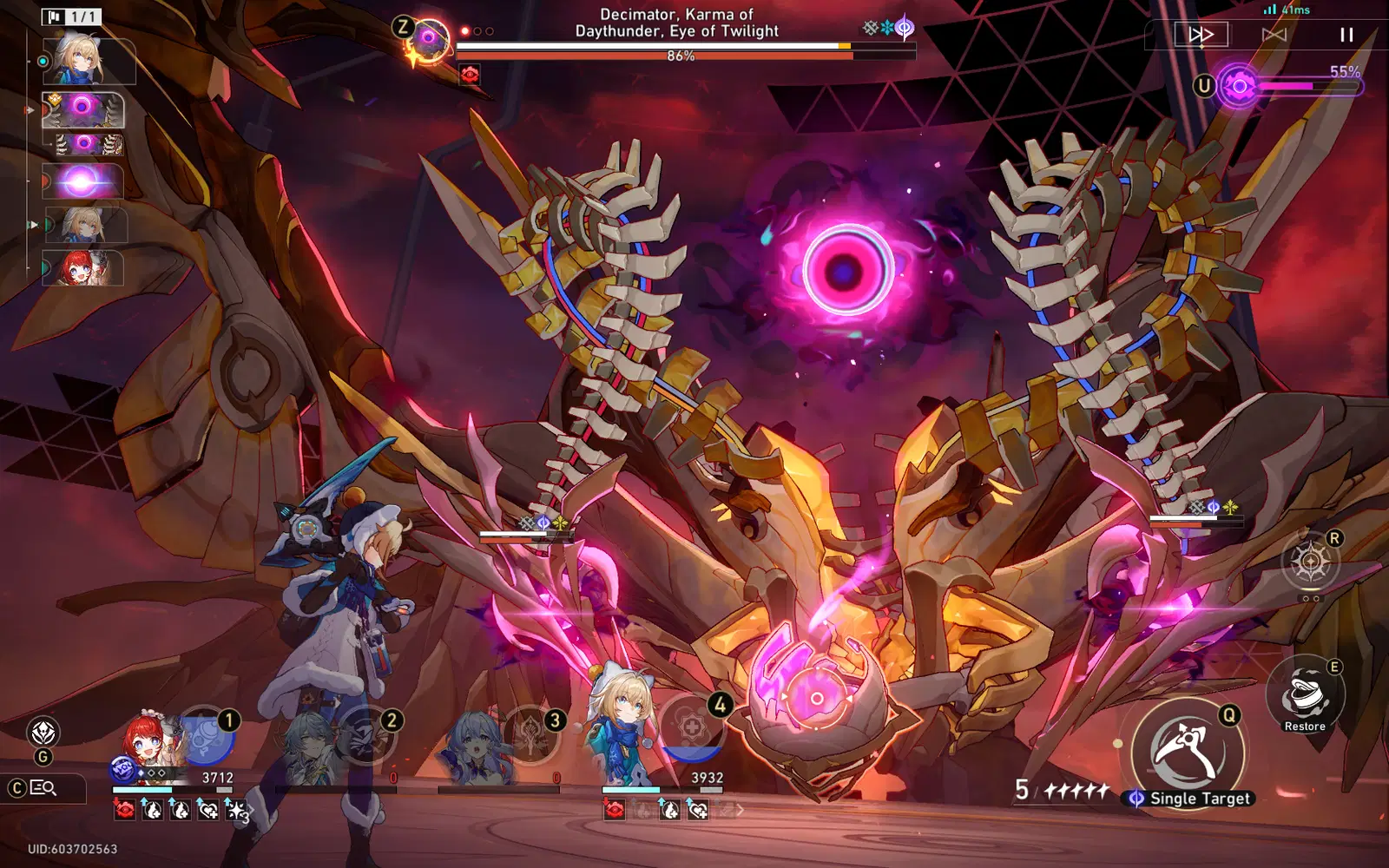This screenshot has width=1389, height=868.
Task: Select the blue-haired third party member
Action: coord(474,748)
